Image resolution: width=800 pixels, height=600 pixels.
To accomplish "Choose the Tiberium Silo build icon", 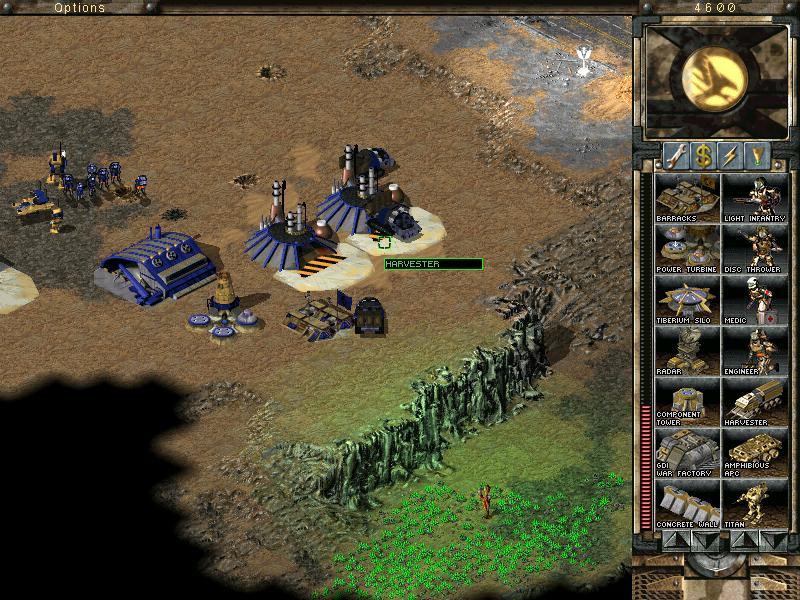I will coord(687,299).
